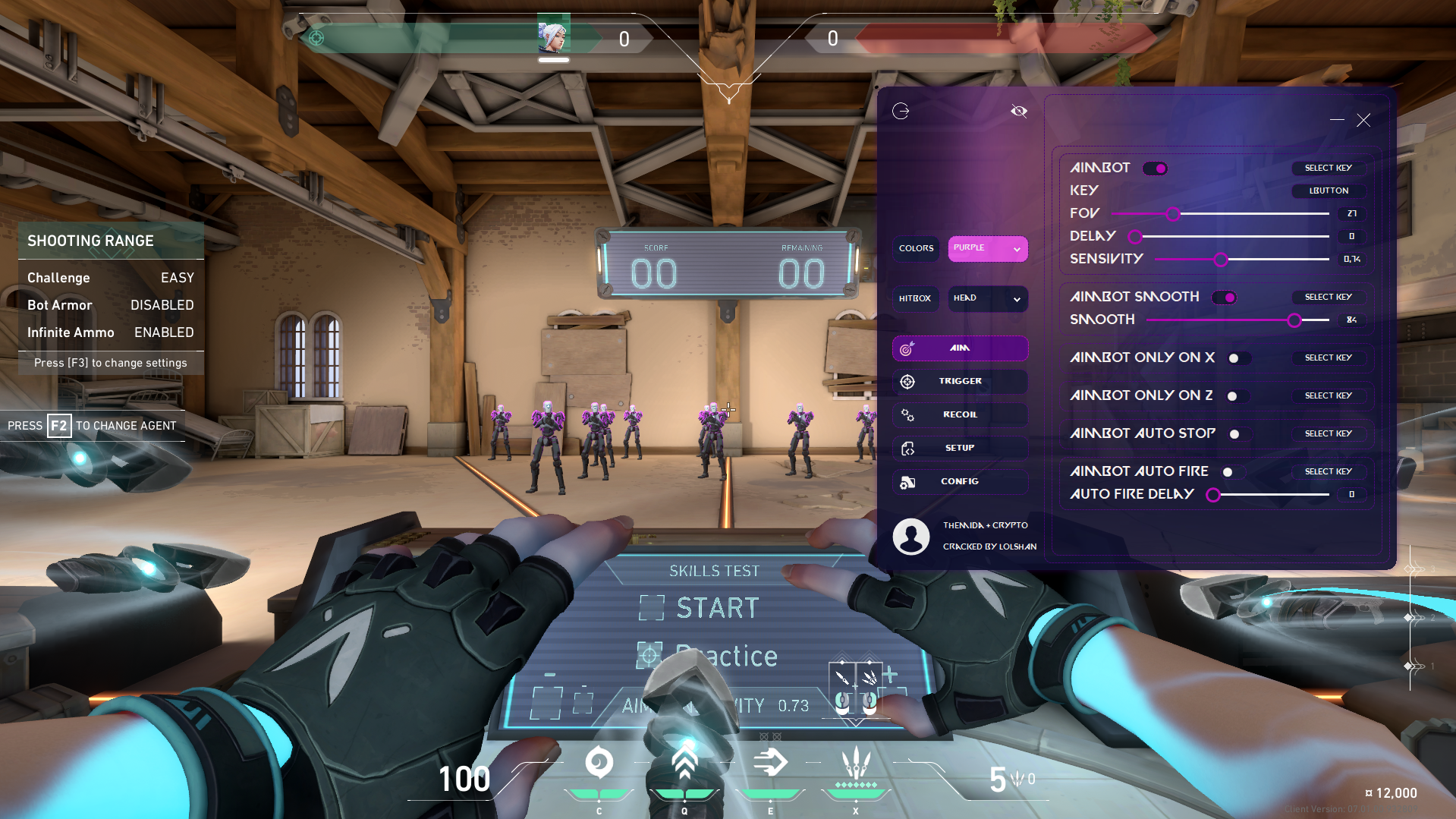This screenshot has height=819, width=1456.
Task: Open the Head hitbox dropdown
Action: (x=987, y=298)
